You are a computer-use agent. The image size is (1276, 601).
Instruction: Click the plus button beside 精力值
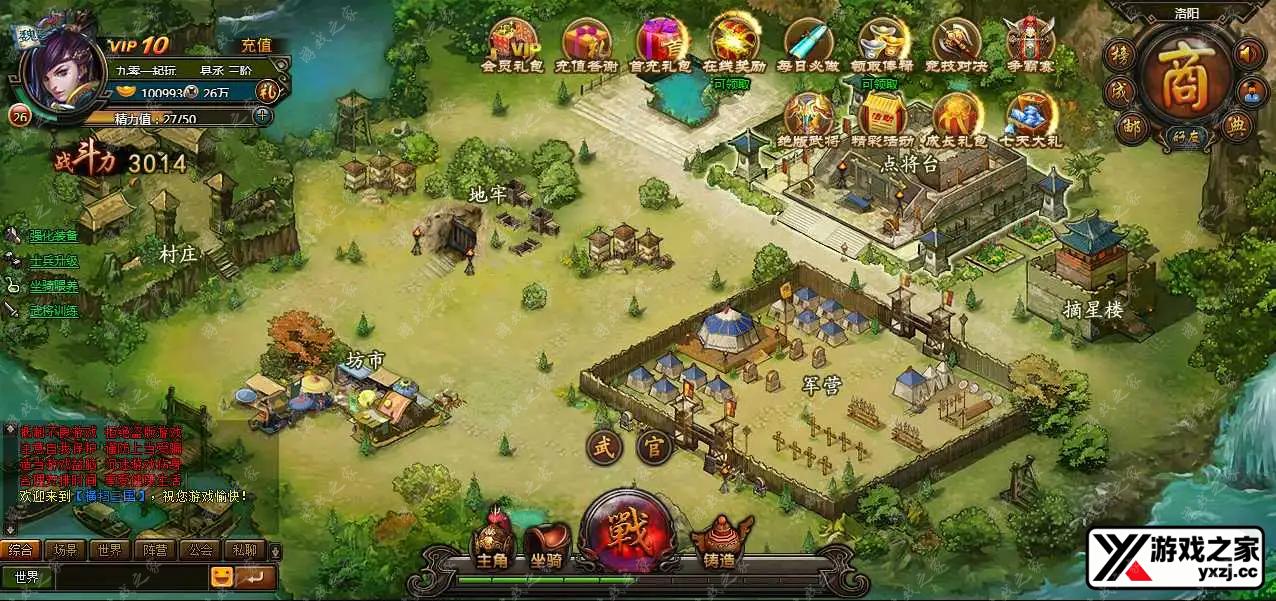(262, 116)
